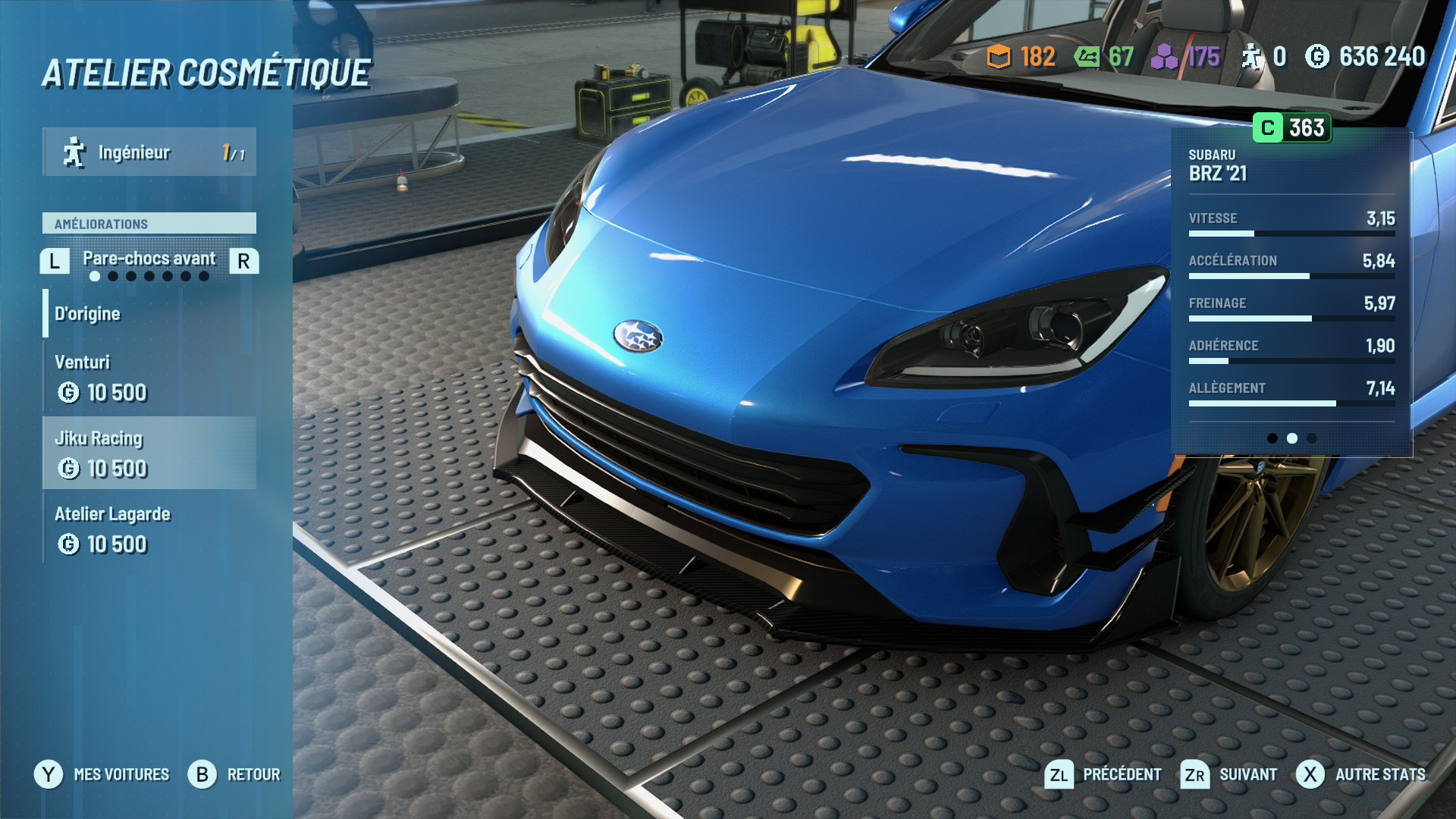This screenshot has width=1456, height=819.
Task: Select the Atelier Lagarde bumper
Action: click(149, 529)
